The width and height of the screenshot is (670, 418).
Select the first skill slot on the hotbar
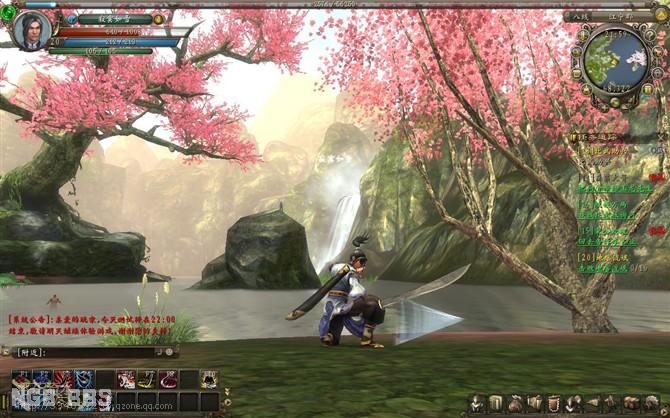coord(21,379)
